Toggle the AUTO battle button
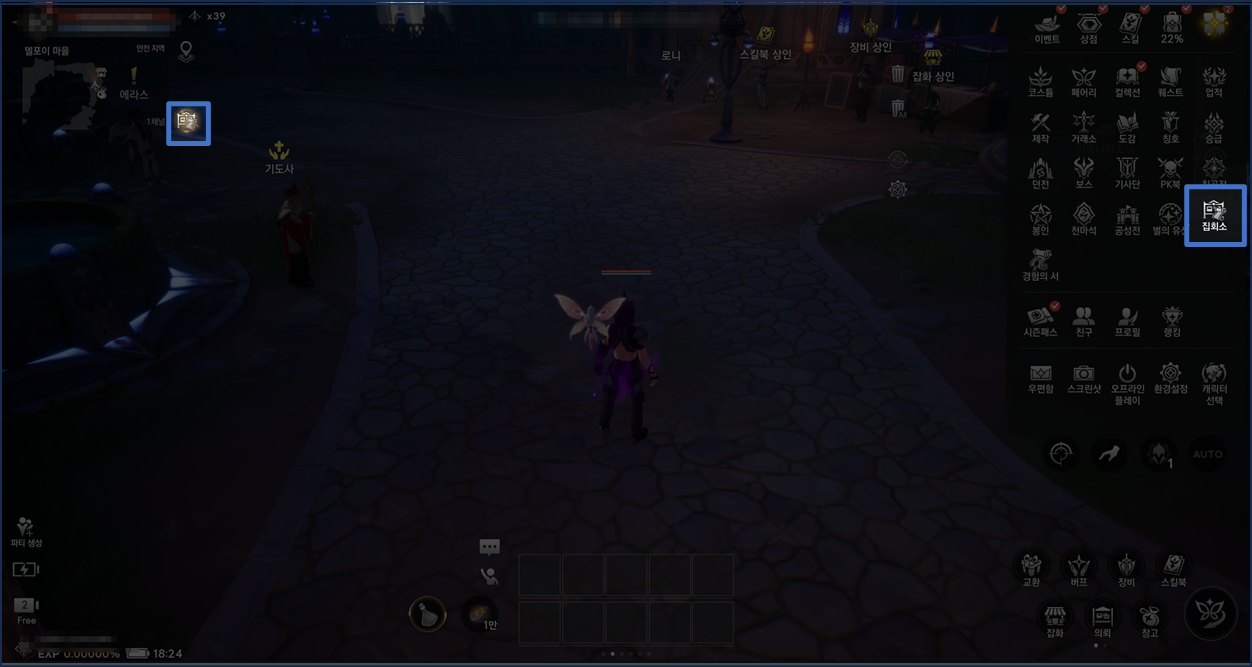Viewport: 1252px width, 667px height. click(1207, 454)
